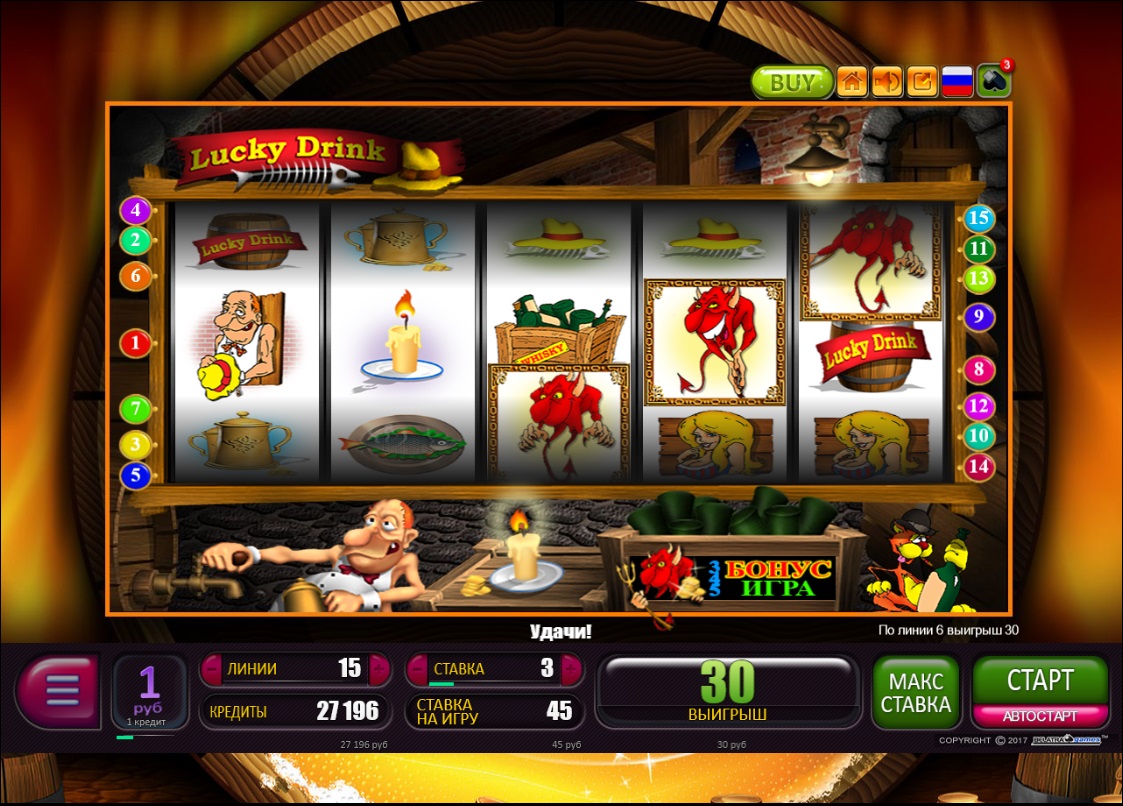Select payline number 4 marker
Image resolution: width=1123 pixels, height=806 pixels.
(135, 211)
